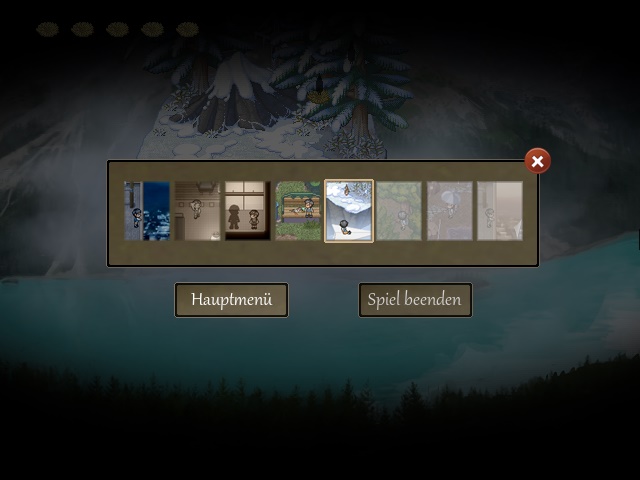Close the chapter selection panel
The height and width of the screenshot is (480, 640).
tap(537, 161)
